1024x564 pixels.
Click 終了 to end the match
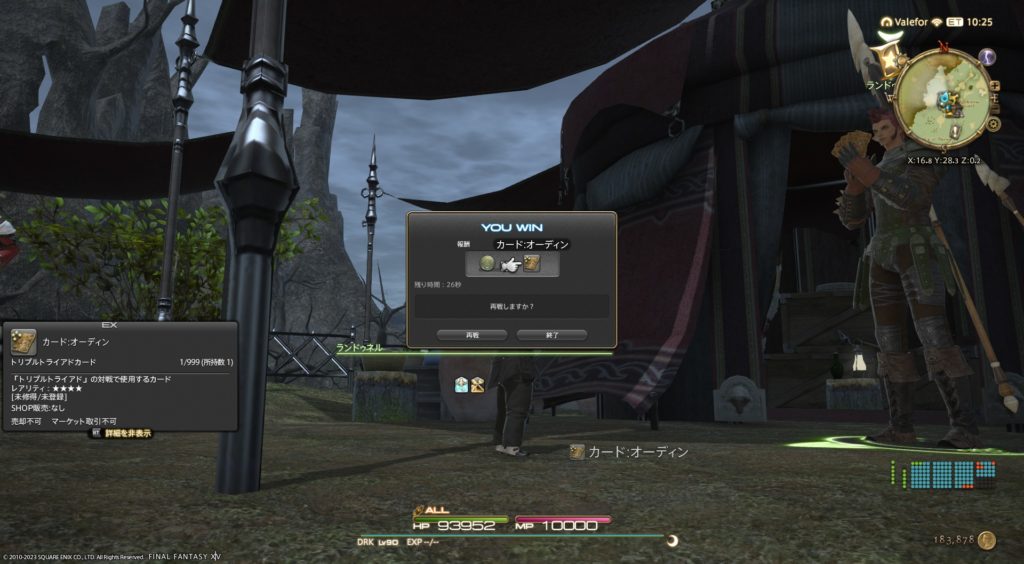coord(551,335)
